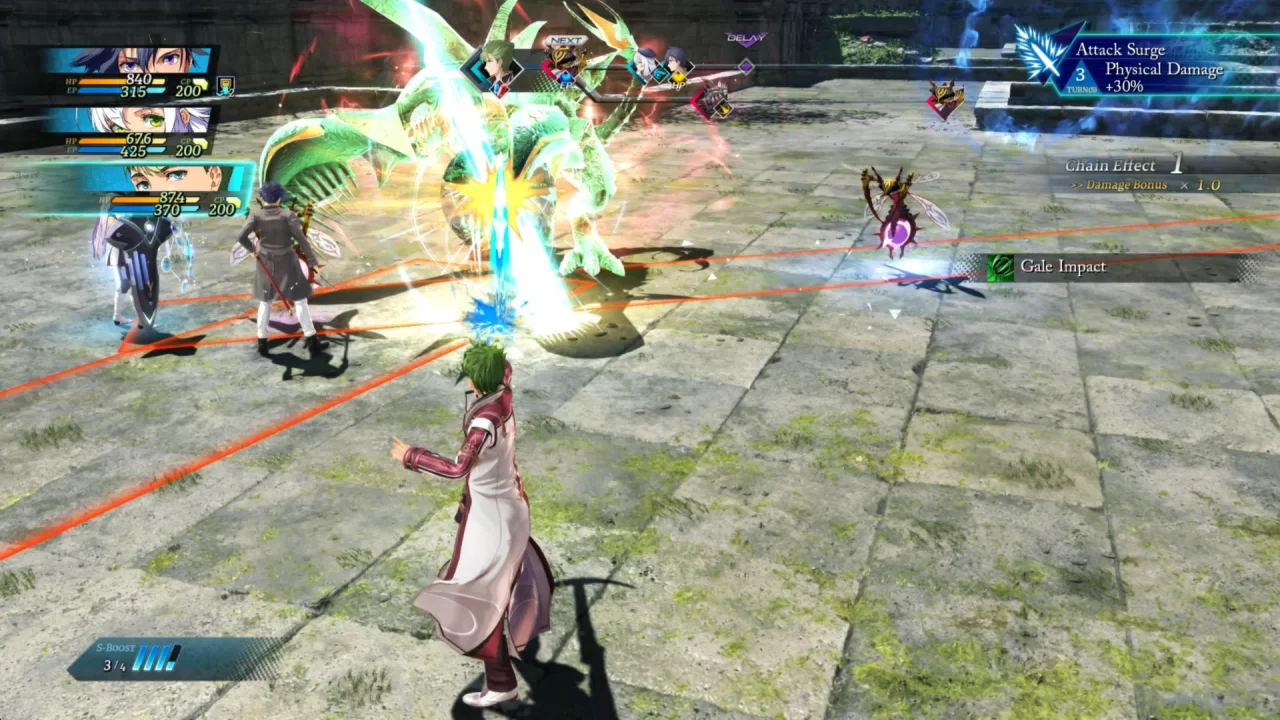Click the CP charge token on the third character bar
Image resolution: width=1280 pixels, height=720 pixels.
click(235, 200)
